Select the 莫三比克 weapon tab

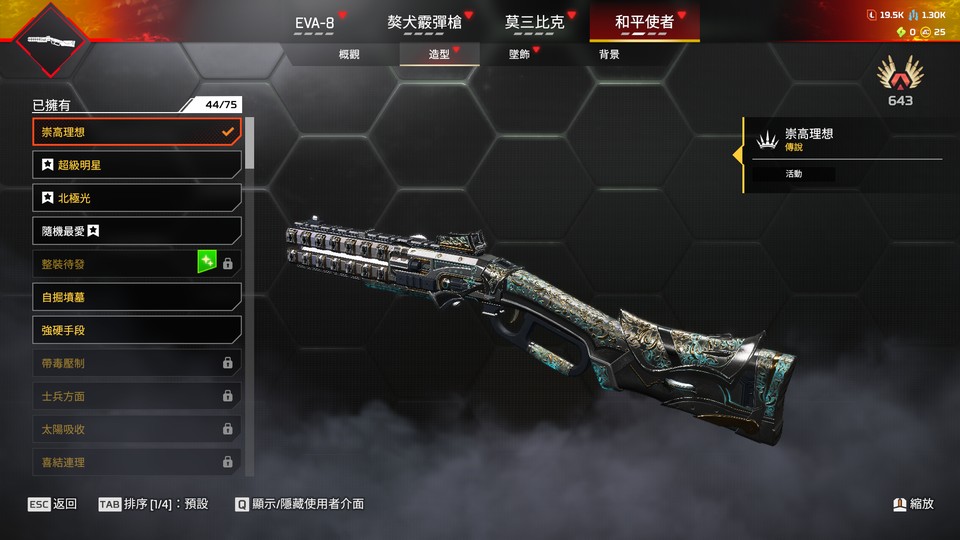click(534, 22)
